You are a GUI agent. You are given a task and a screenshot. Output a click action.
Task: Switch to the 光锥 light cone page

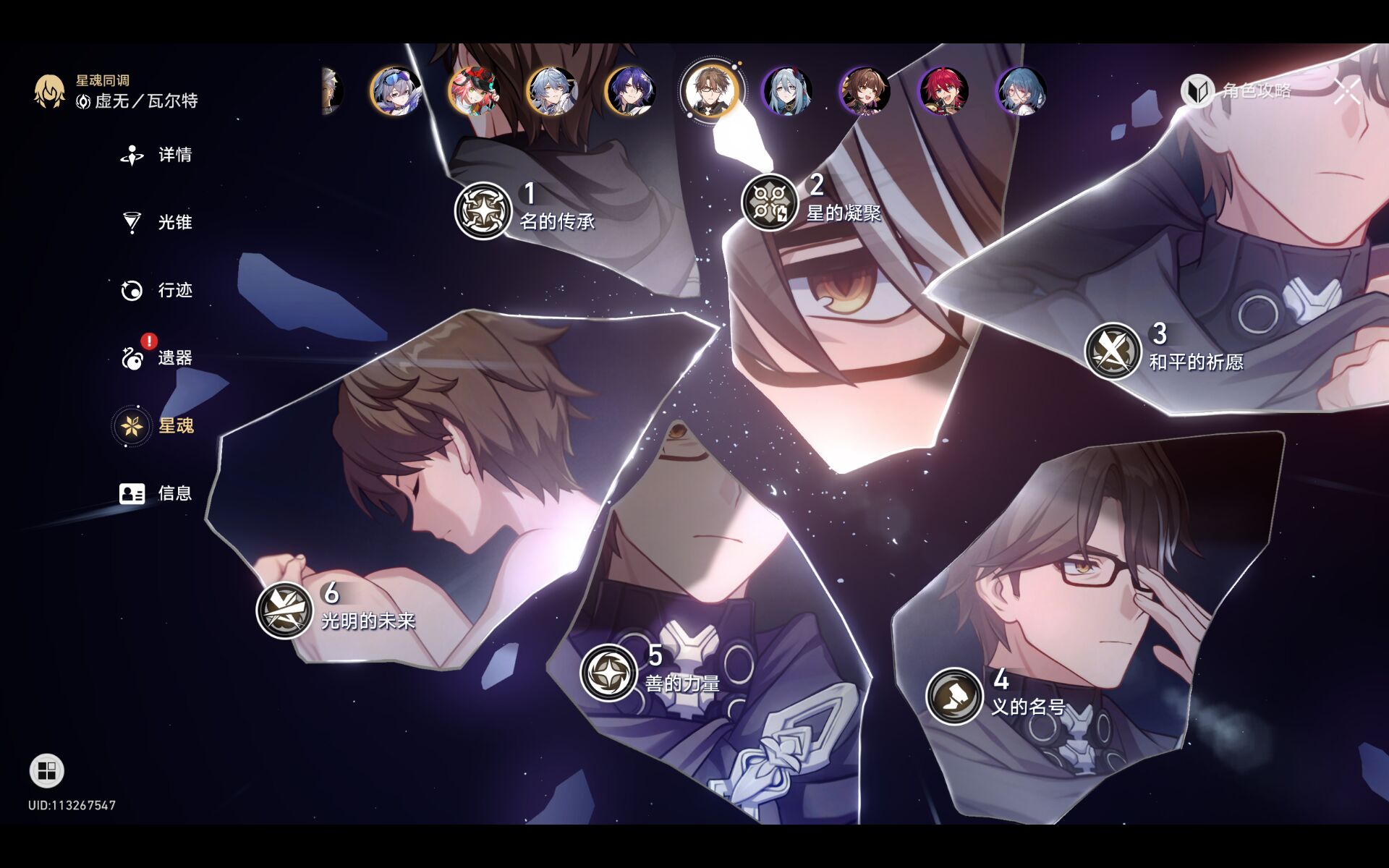click(x=157, y=222)
